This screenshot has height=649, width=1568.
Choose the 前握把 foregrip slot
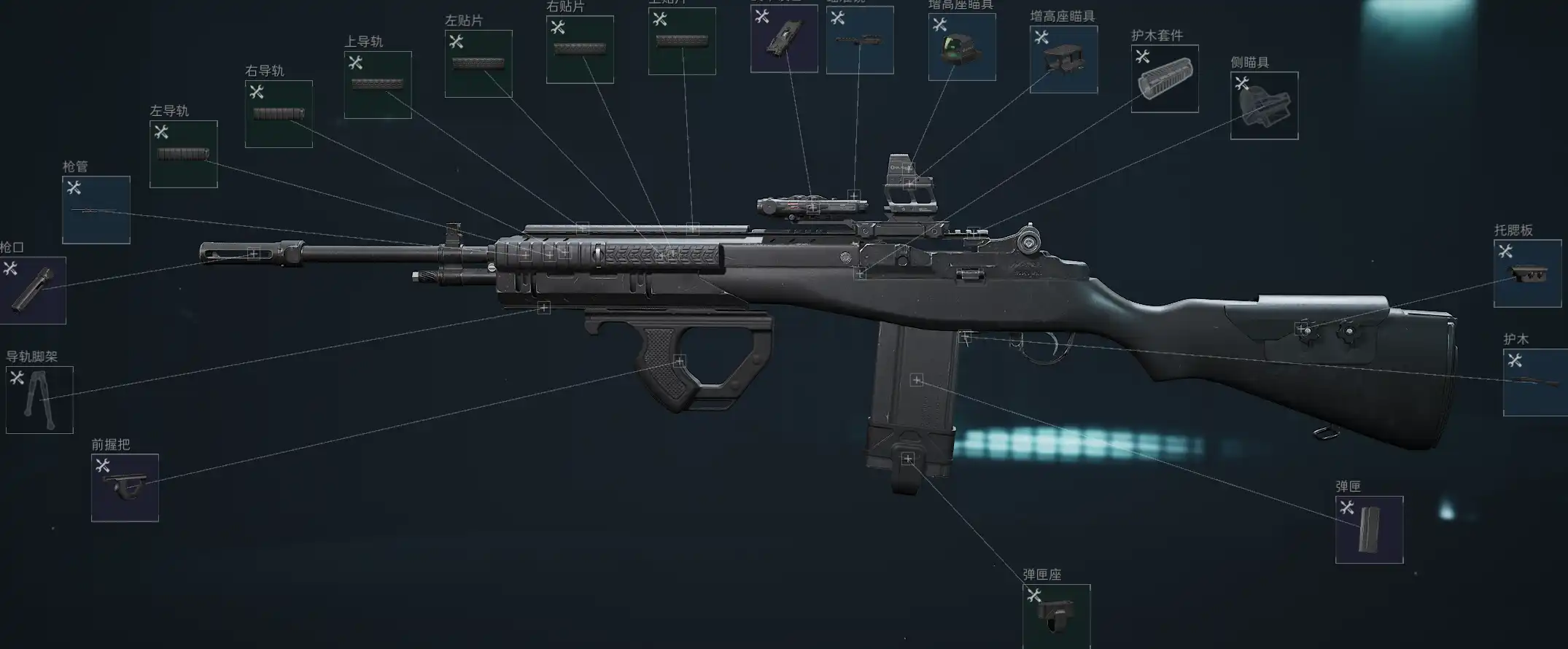click(125, 488)
